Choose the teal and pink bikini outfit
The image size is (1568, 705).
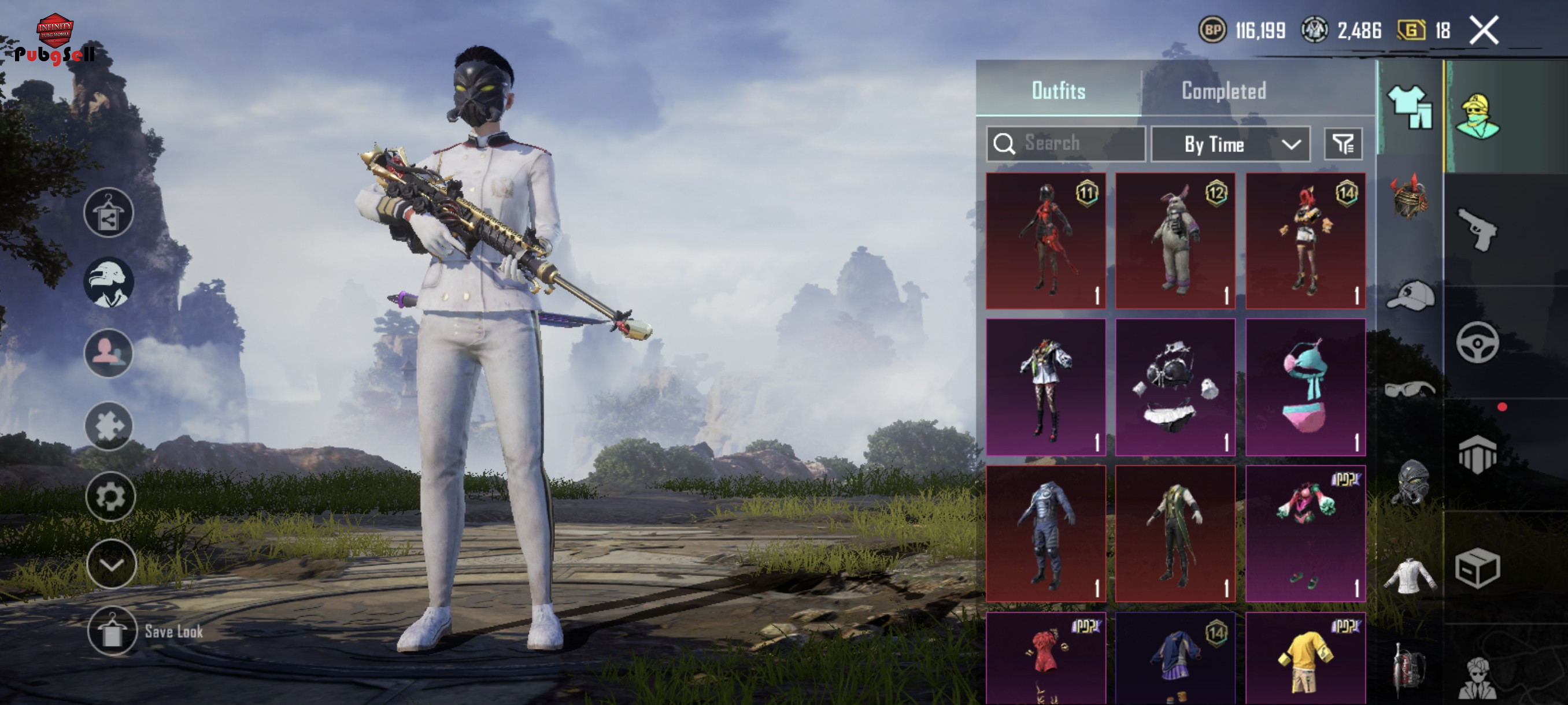(x=1305, y=387)
